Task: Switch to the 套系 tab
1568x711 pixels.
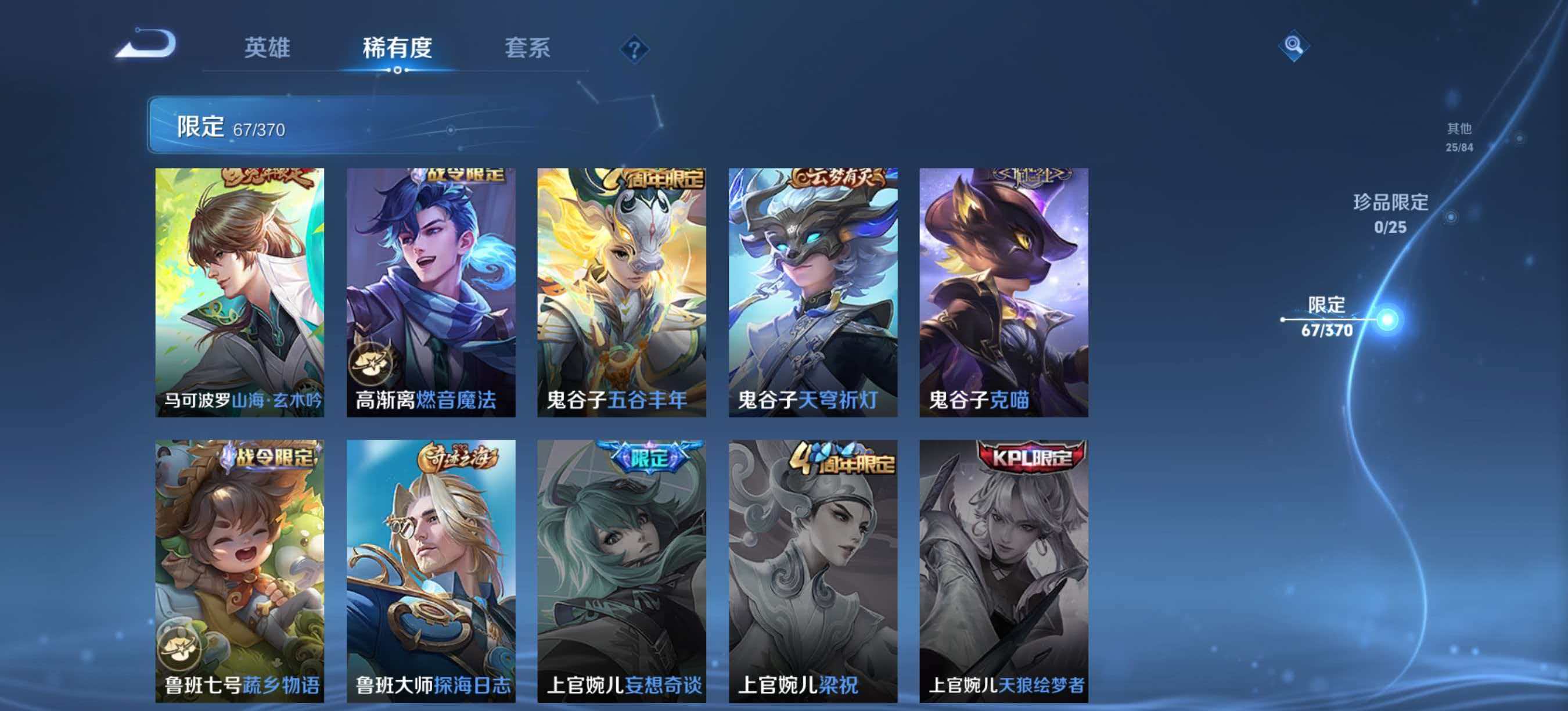Action: point(527,49)
